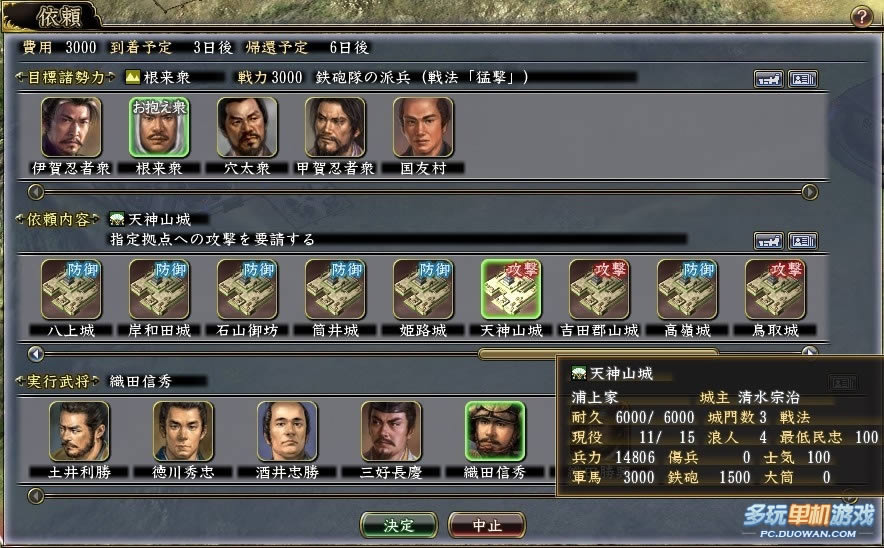
Task: Select 八上城 as the request target
Action: click(x=71, y=289)
